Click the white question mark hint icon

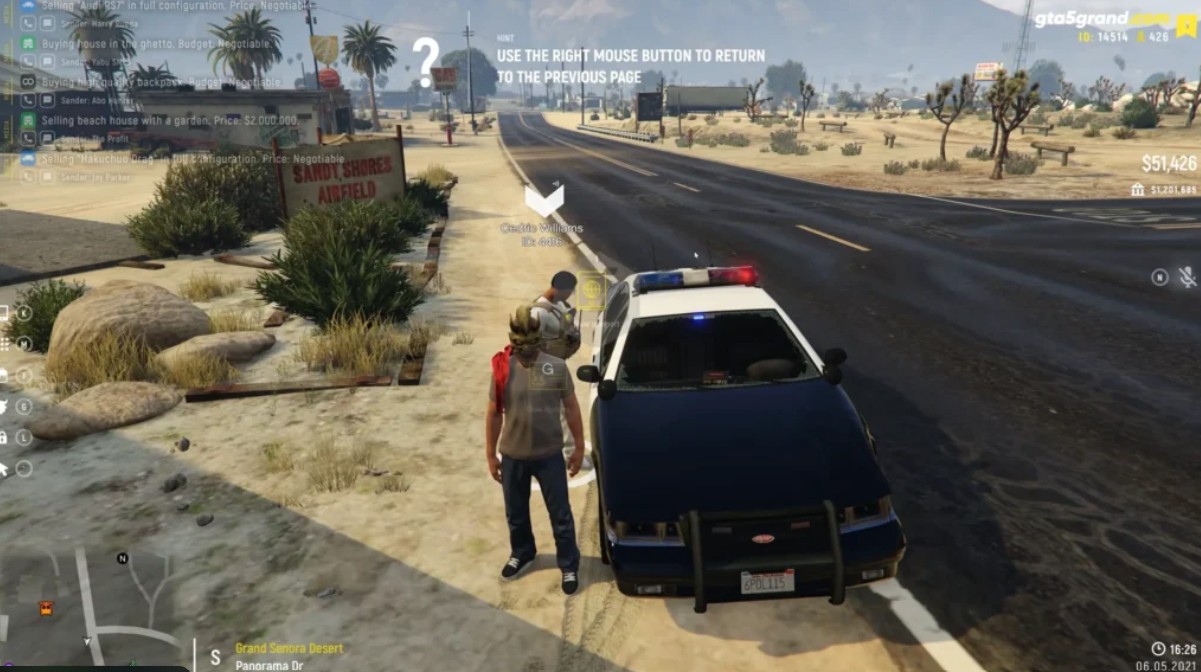tap(426, 62)
